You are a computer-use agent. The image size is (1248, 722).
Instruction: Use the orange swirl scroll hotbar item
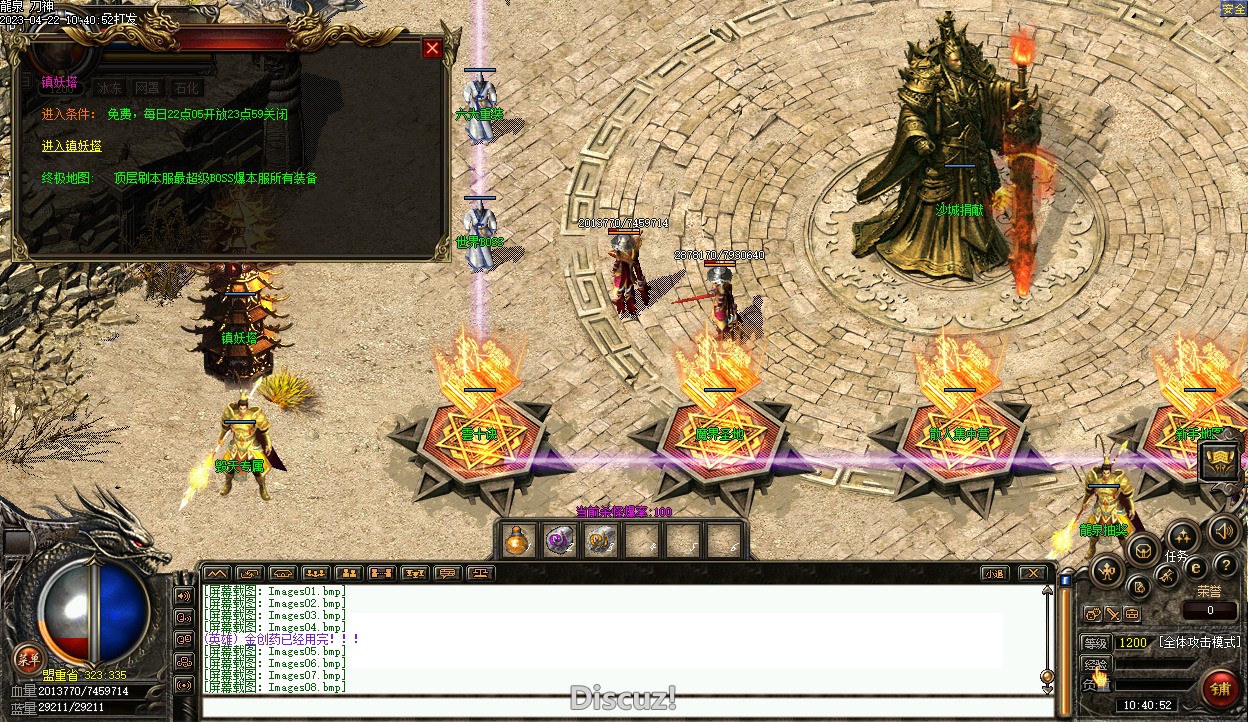[x=599, y=541]
